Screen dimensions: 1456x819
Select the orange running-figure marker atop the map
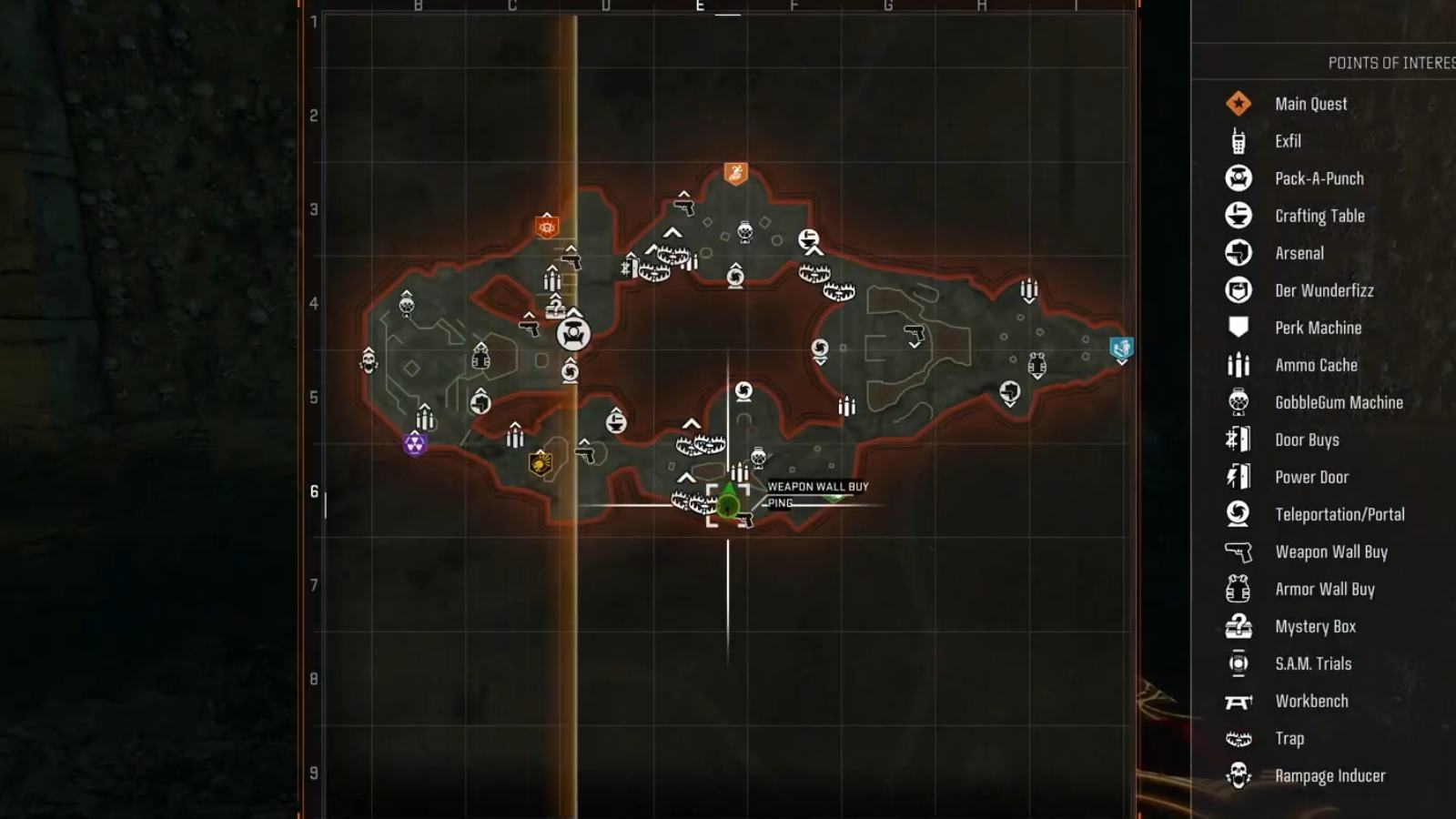735,173
